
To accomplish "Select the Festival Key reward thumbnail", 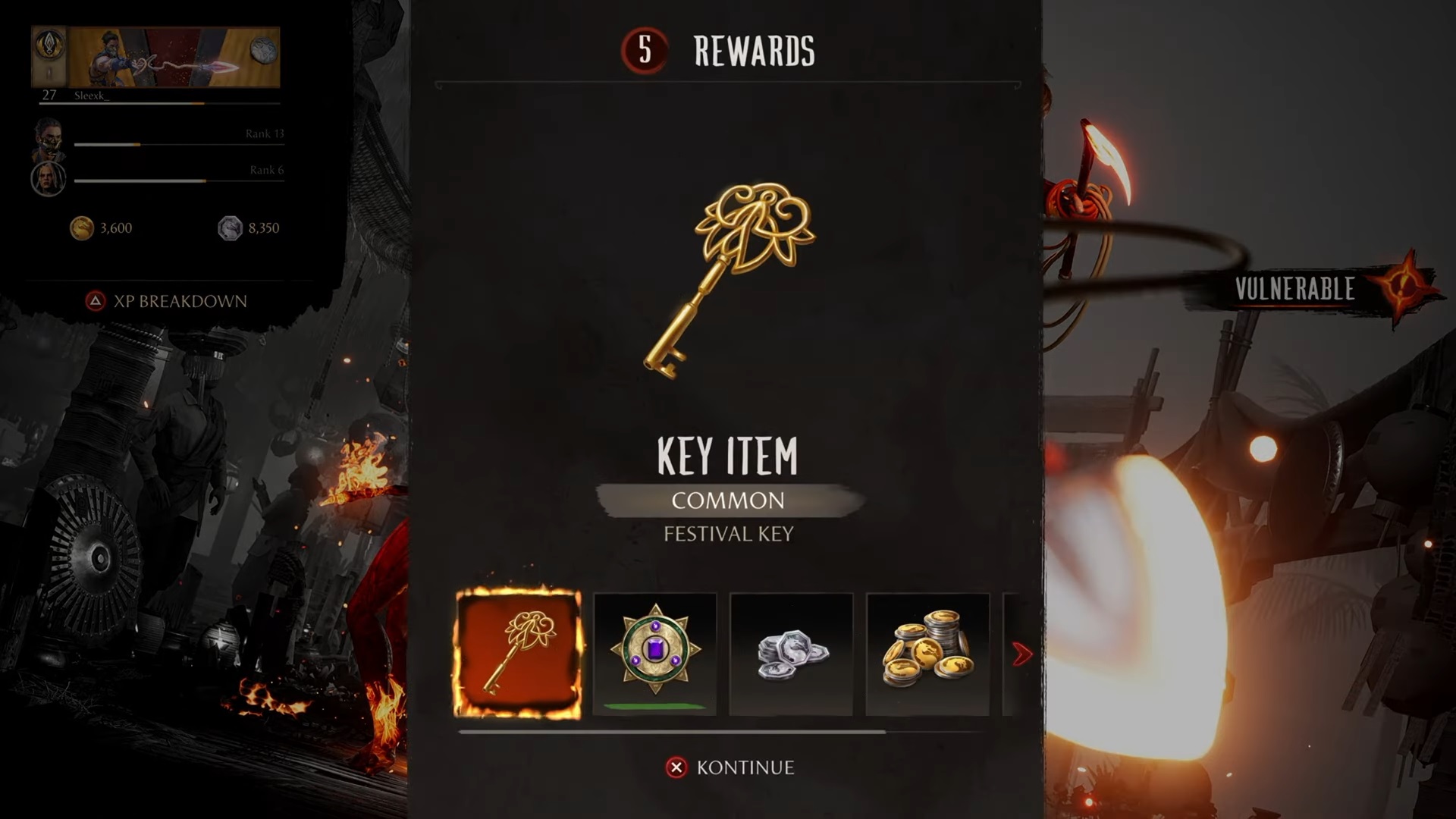I will click(x=519, y=653).
